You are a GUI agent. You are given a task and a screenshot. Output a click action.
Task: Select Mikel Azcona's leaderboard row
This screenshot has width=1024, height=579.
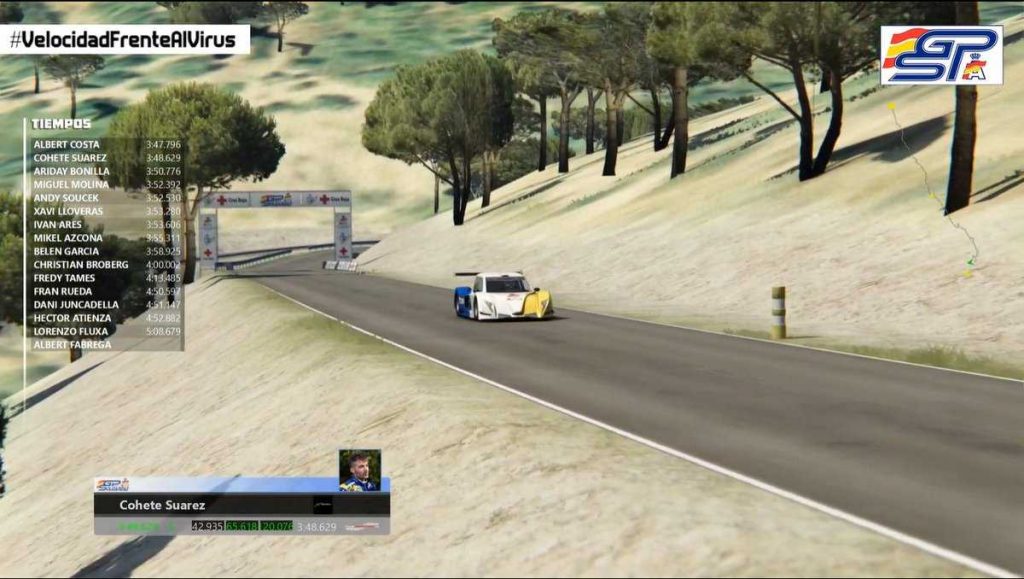pyautogui.click(x=105, y=238)
